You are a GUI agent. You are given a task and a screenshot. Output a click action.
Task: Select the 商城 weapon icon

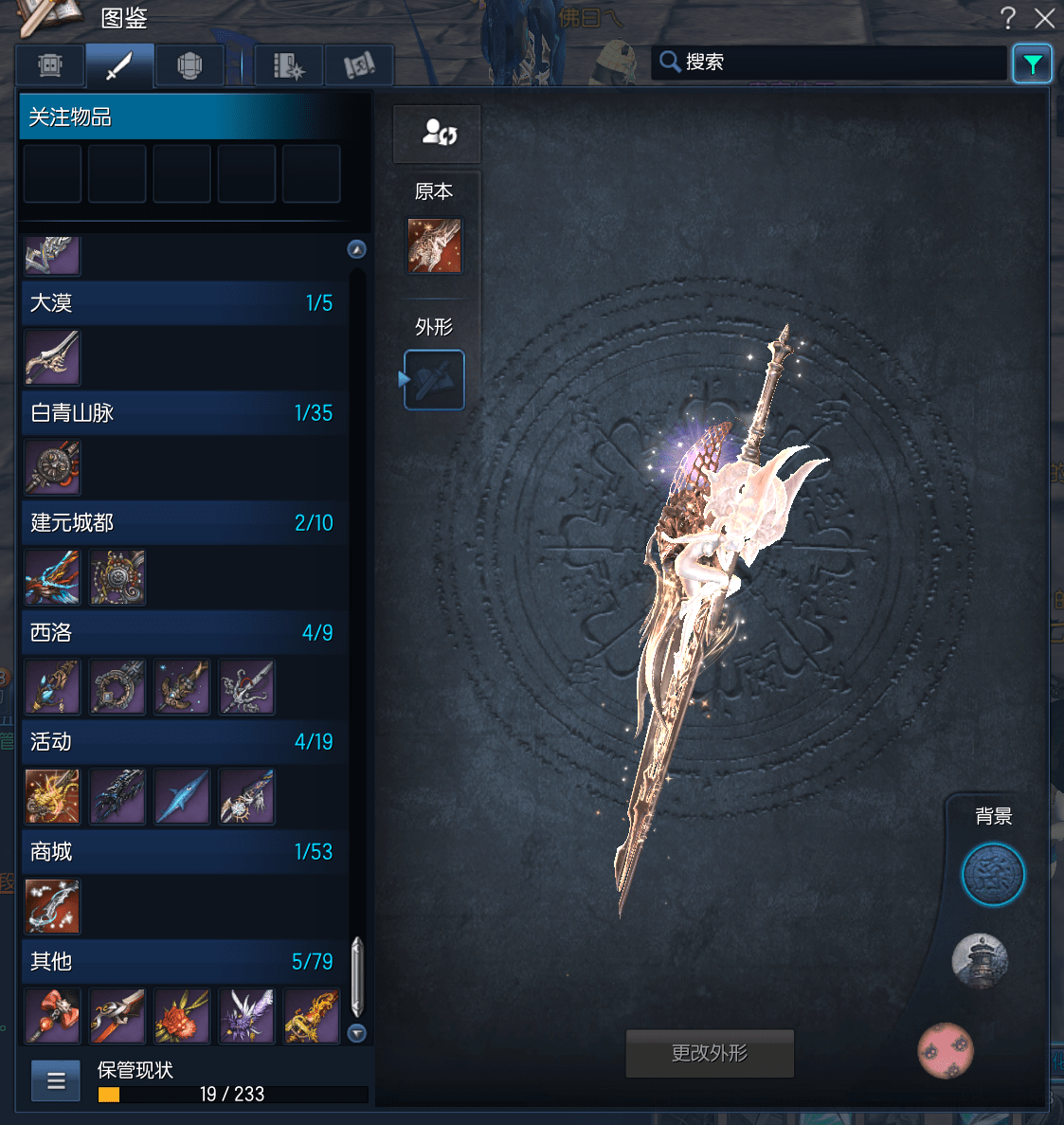pyautogui.click(x=53, y=906)
